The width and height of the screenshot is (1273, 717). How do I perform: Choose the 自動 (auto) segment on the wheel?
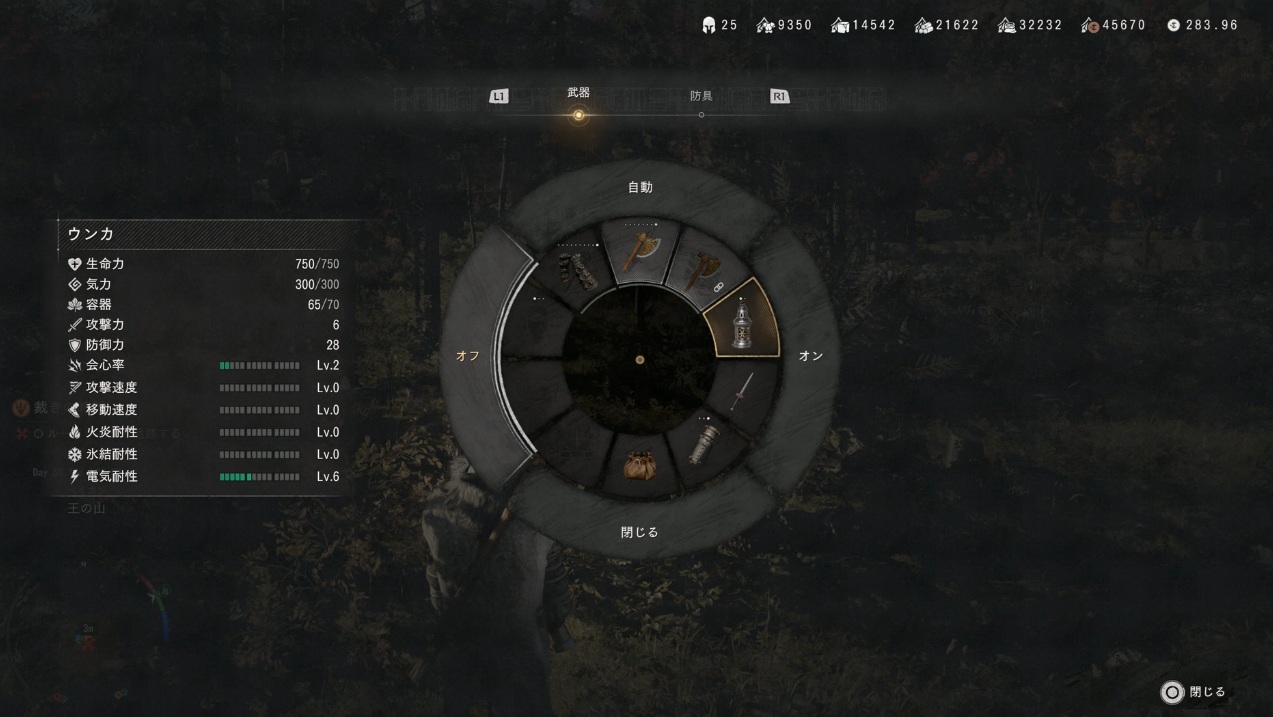click(x=640, y=187)
